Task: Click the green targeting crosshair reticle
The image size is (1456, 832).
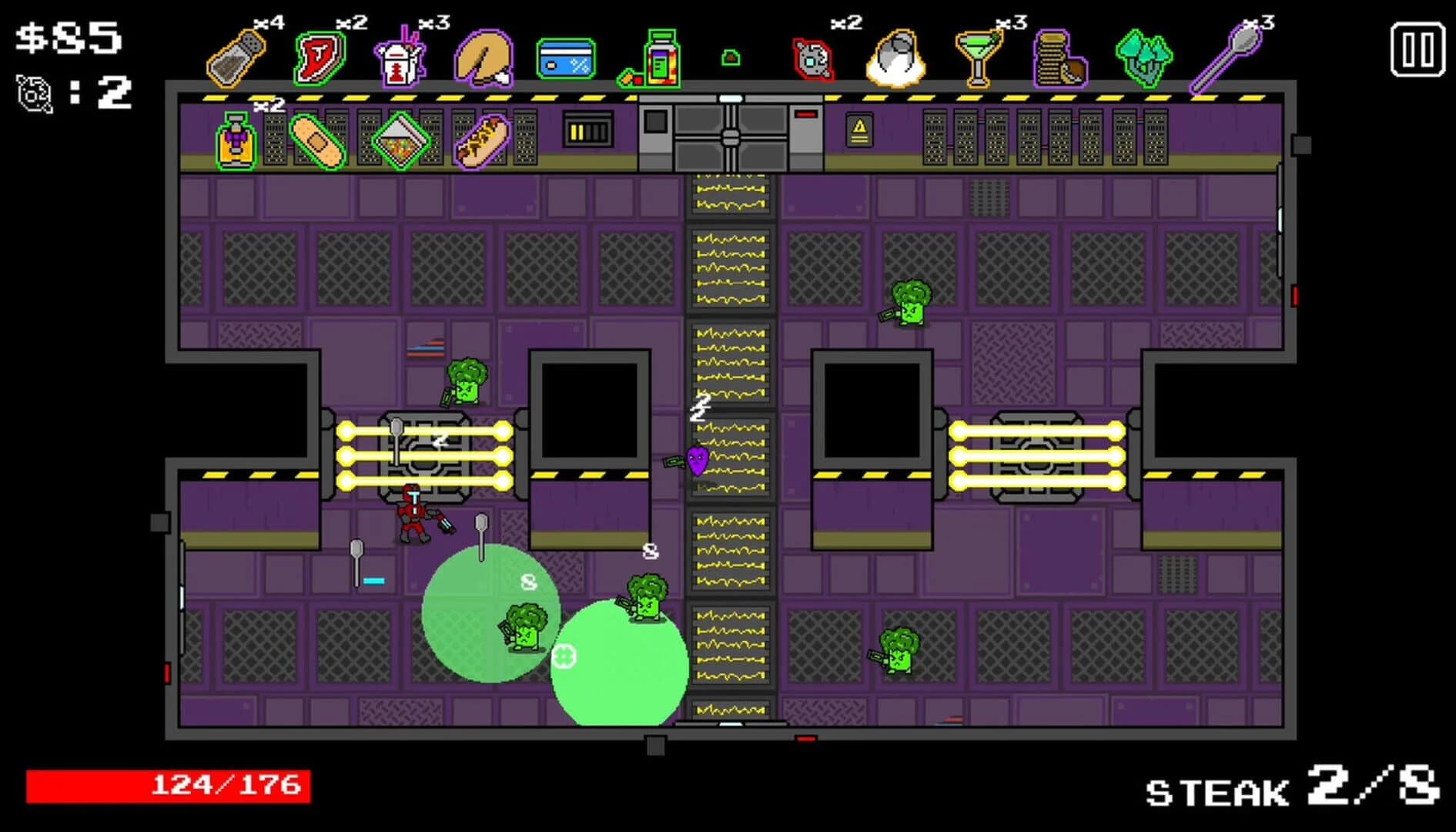Action: pos(563,656)
